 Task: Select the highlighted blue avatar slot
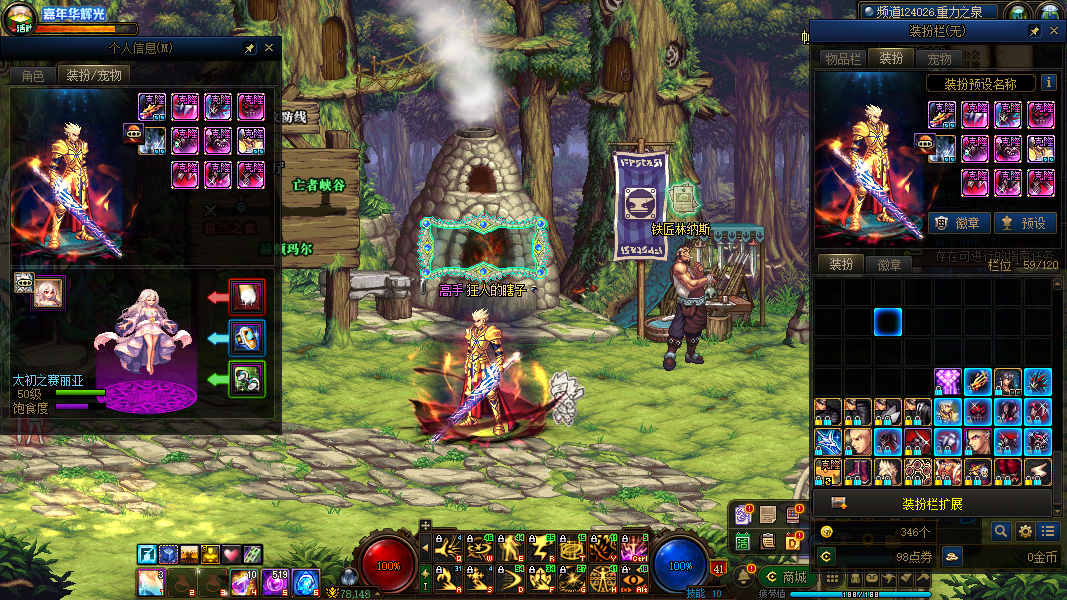888,322
